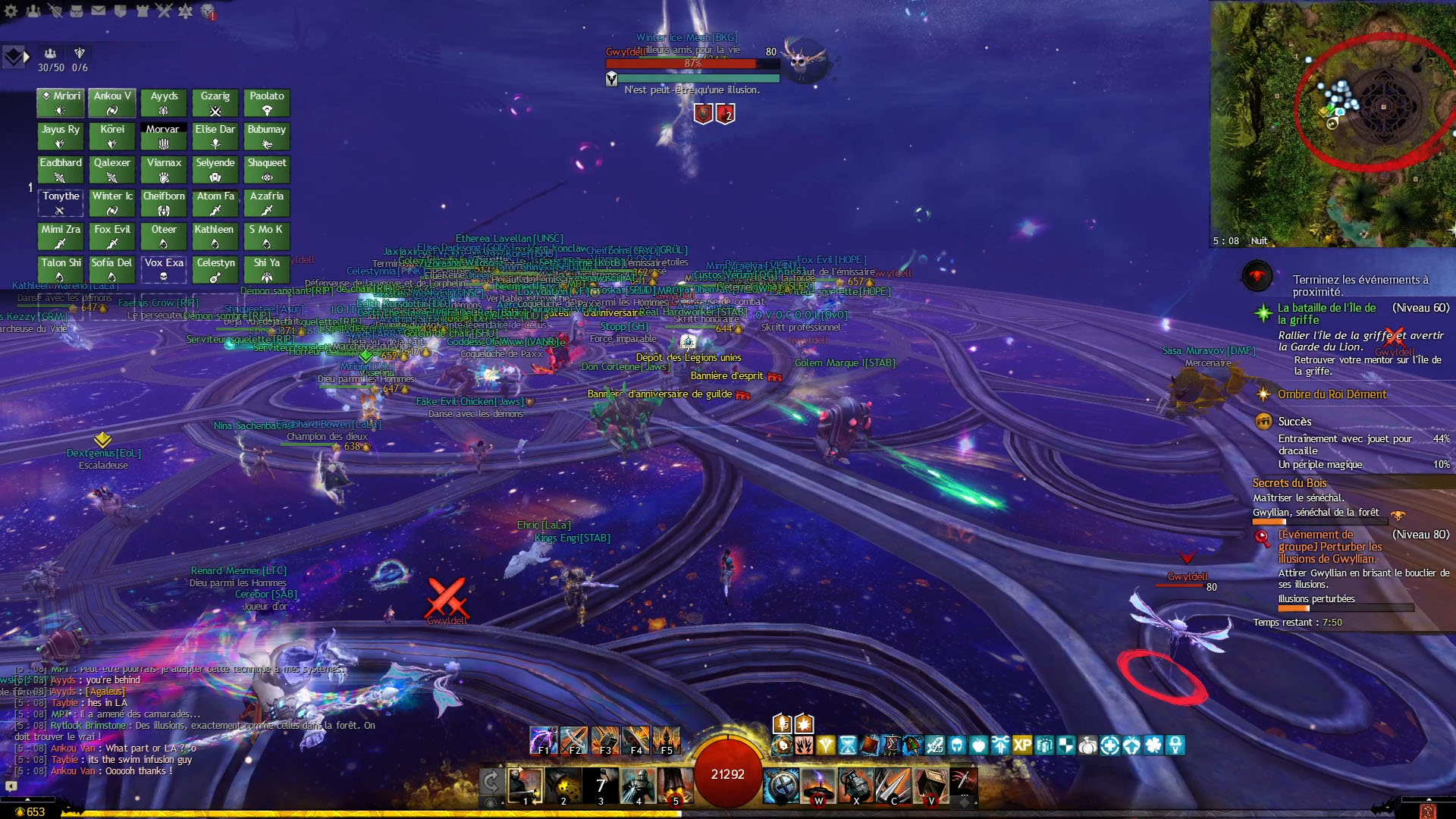The width and height of the screenshot is (1456, 819).
Task: Activate the F1 toolbelt skill
Action: (x=543, y=740)
